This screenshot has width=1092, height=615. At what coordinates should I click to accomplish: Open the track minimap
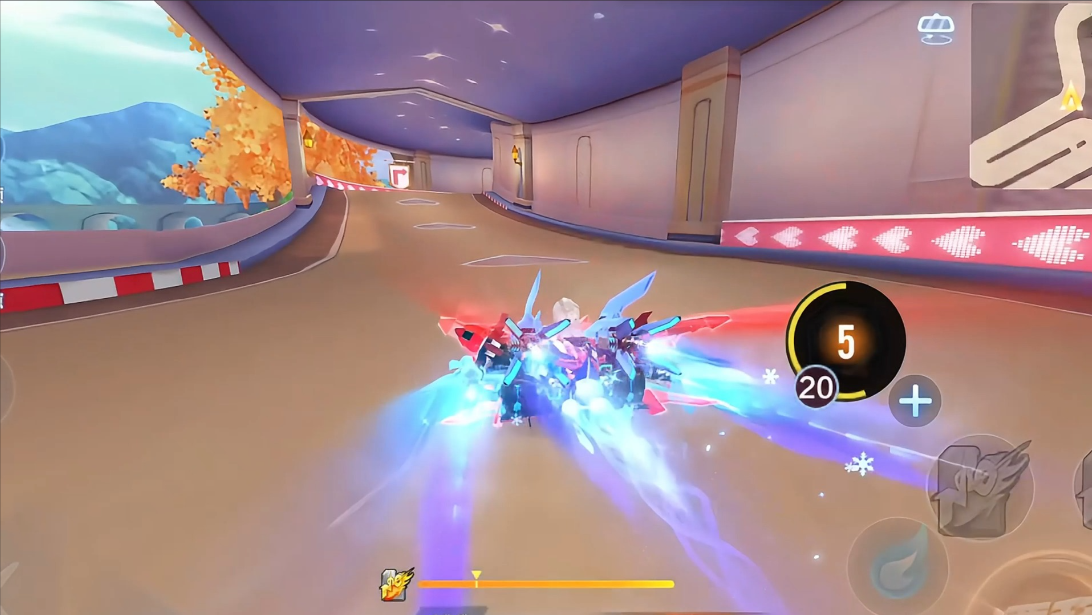coord(1030,96)
